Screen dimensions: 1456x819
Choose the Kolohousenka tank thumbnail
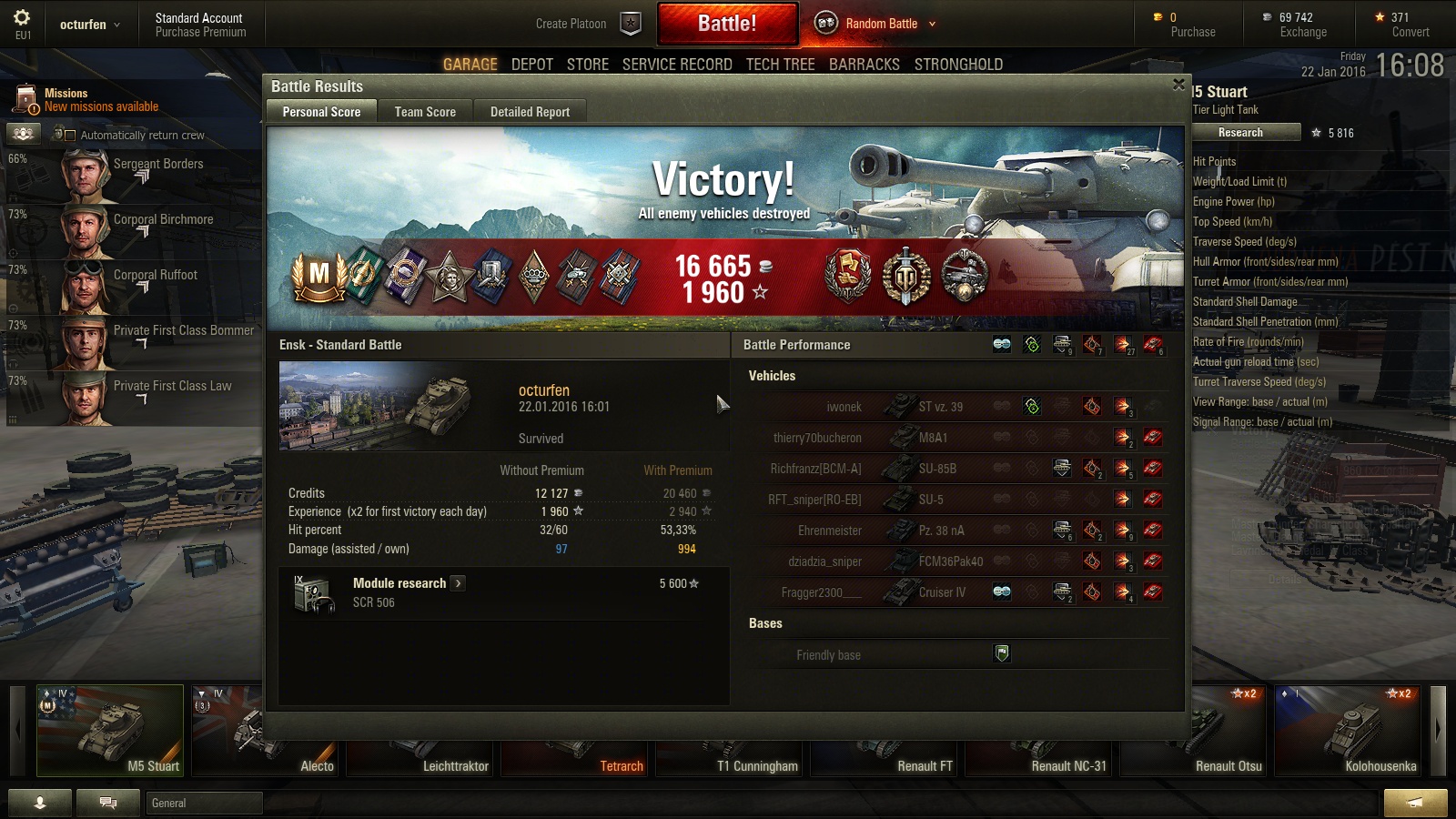[1347, 732]
